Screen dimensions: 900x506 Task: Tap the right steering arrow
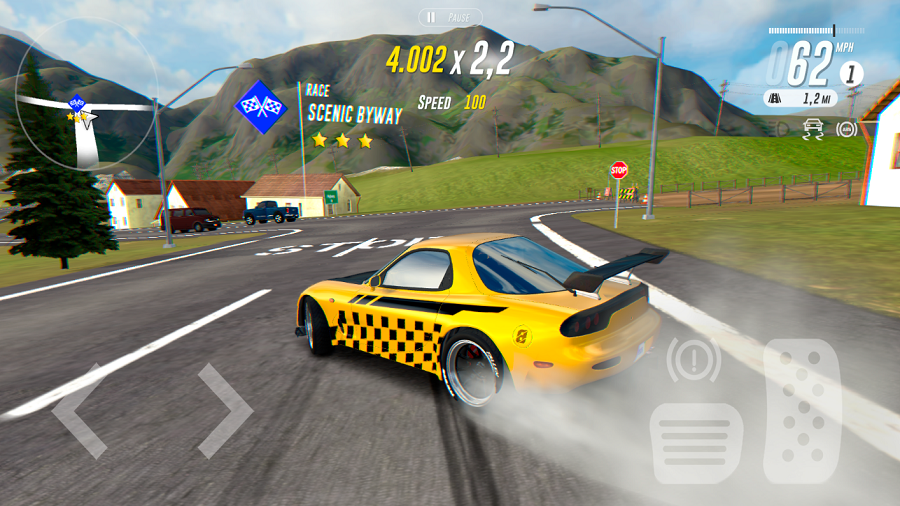coord(224,411)
